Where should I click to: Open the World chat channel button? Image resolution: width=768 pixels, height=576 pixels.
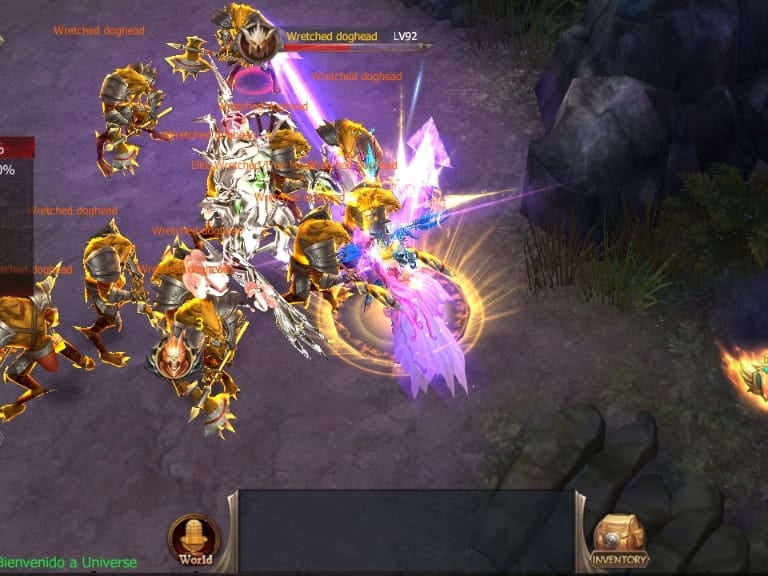[194, 540]
